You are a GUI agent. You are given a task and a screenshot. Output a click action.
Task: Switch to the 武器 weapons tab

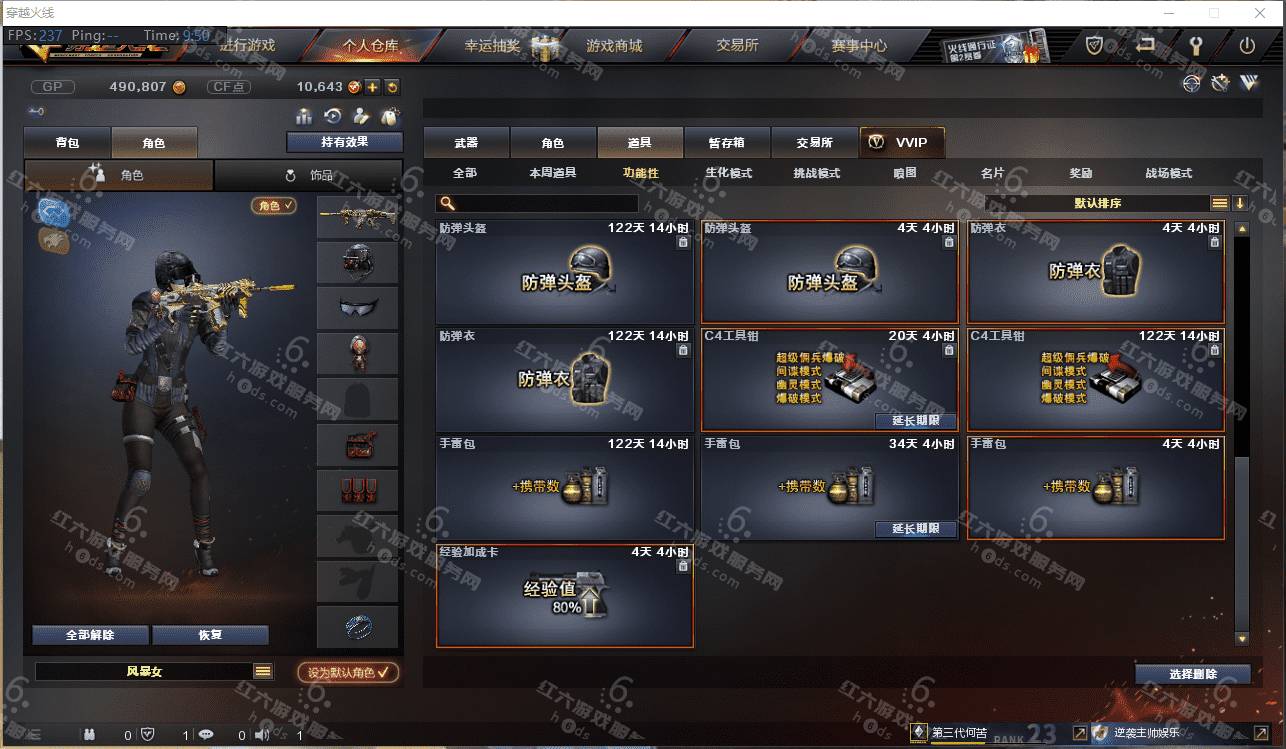pos(466,143)
